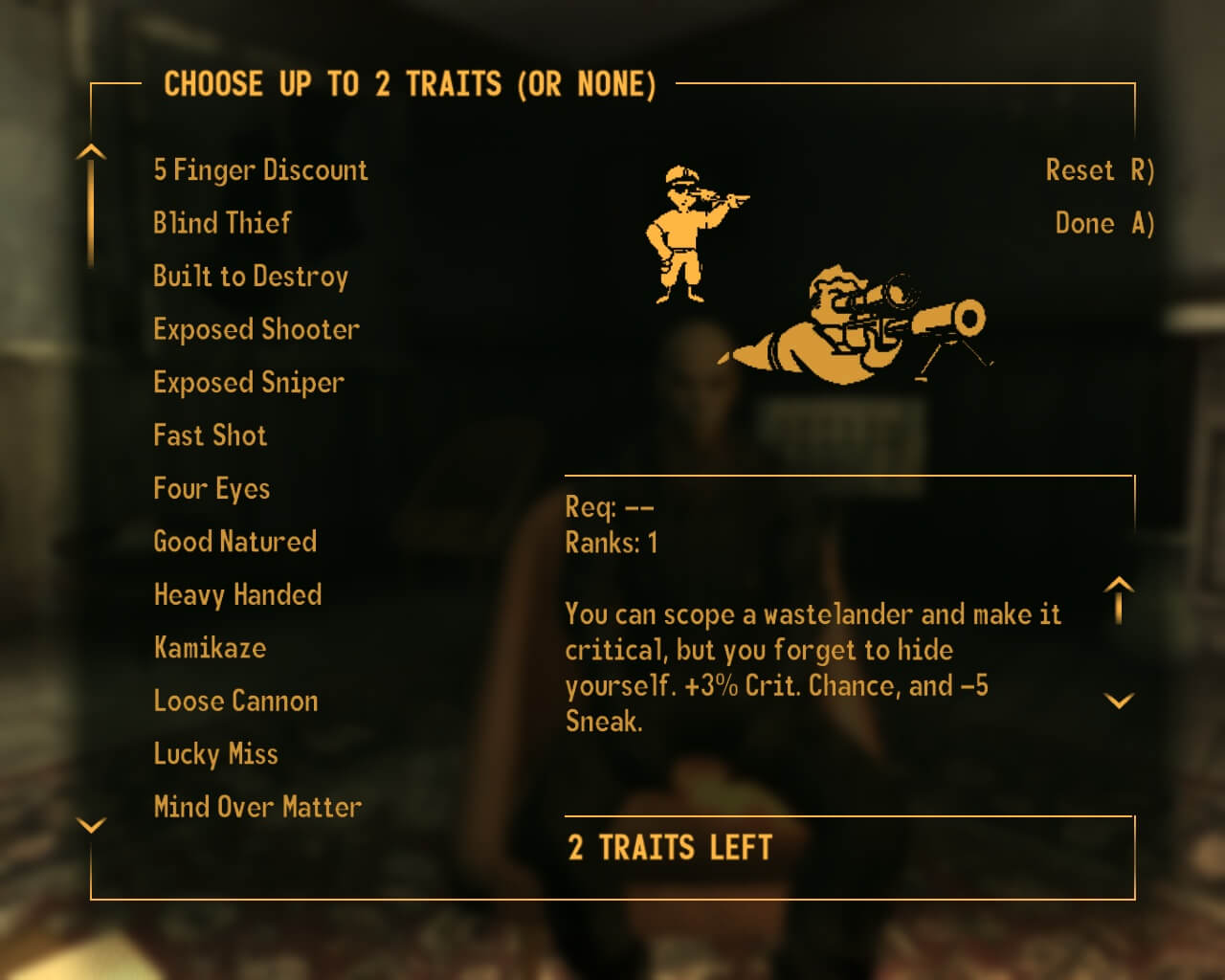Pick the Blind Thief trait
Screen dimensions: 1225x980
coord(221,223)
